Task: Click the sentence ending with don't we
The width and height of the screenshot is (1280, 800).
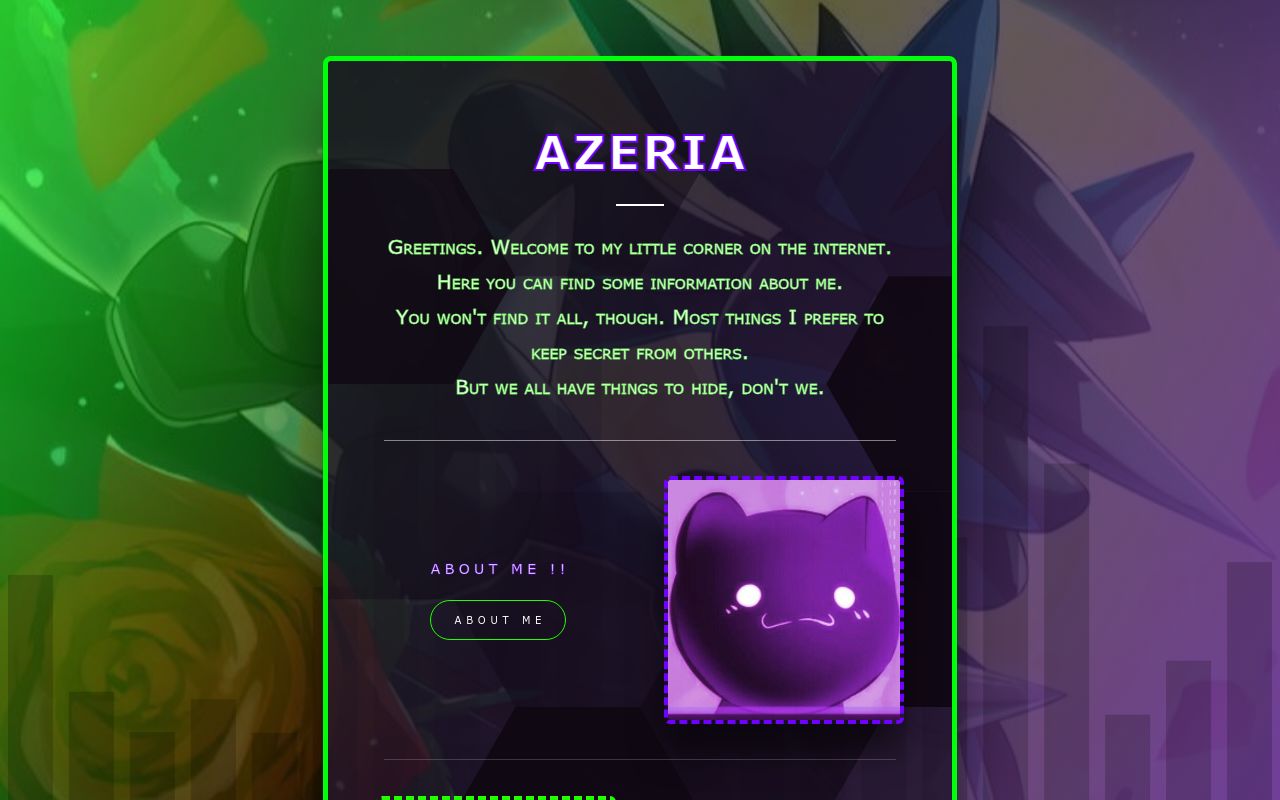Action: coord(639,388)
